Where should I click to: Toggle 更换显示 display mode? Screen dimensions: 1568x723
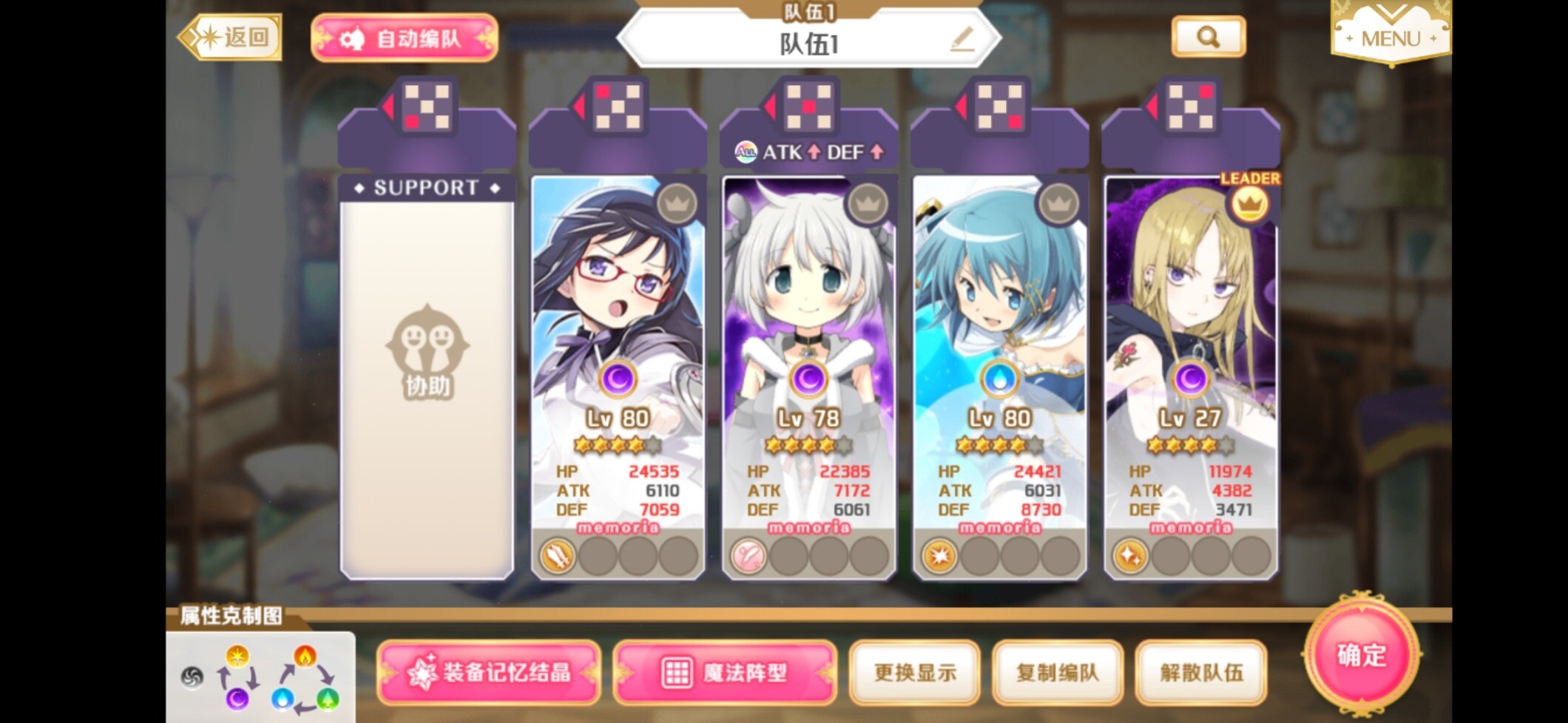tap(915, 672)
